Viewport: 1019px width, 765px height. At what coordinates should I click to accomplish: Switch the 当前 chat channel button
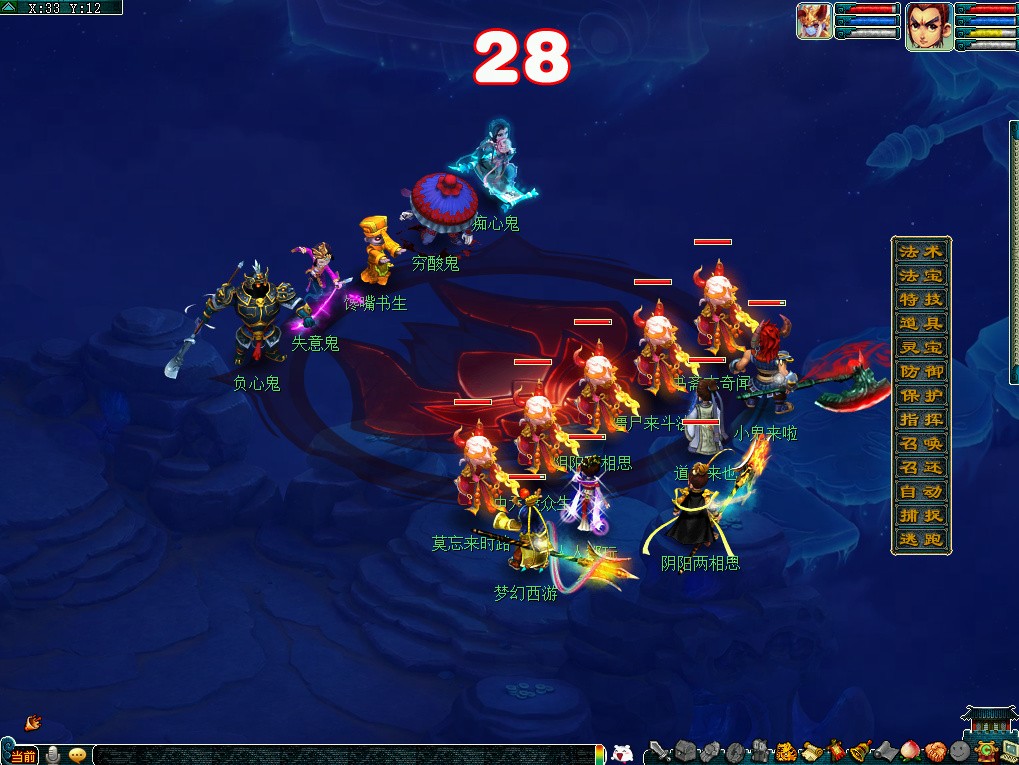tap(22, 756)
